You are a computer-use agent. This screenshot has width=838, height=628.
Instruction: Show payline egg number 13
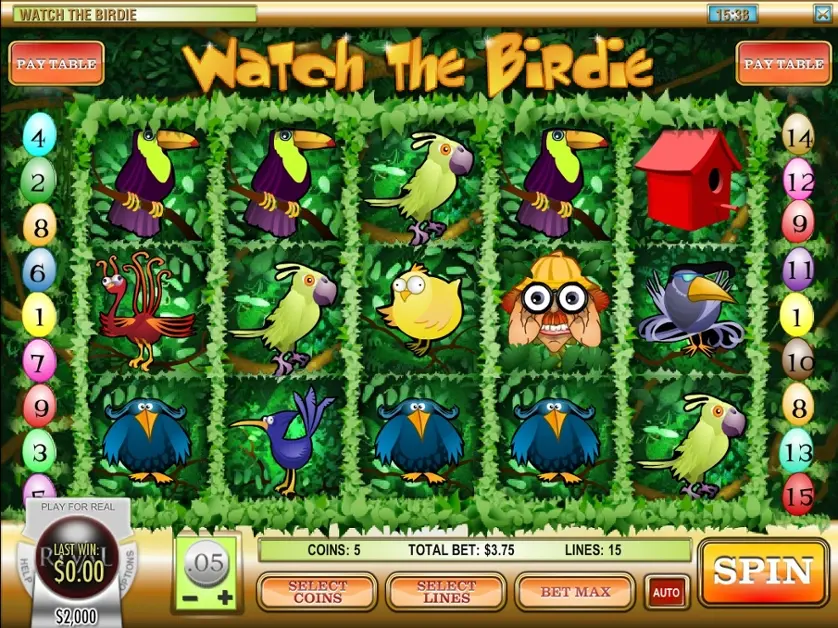(x=798, y=452)
